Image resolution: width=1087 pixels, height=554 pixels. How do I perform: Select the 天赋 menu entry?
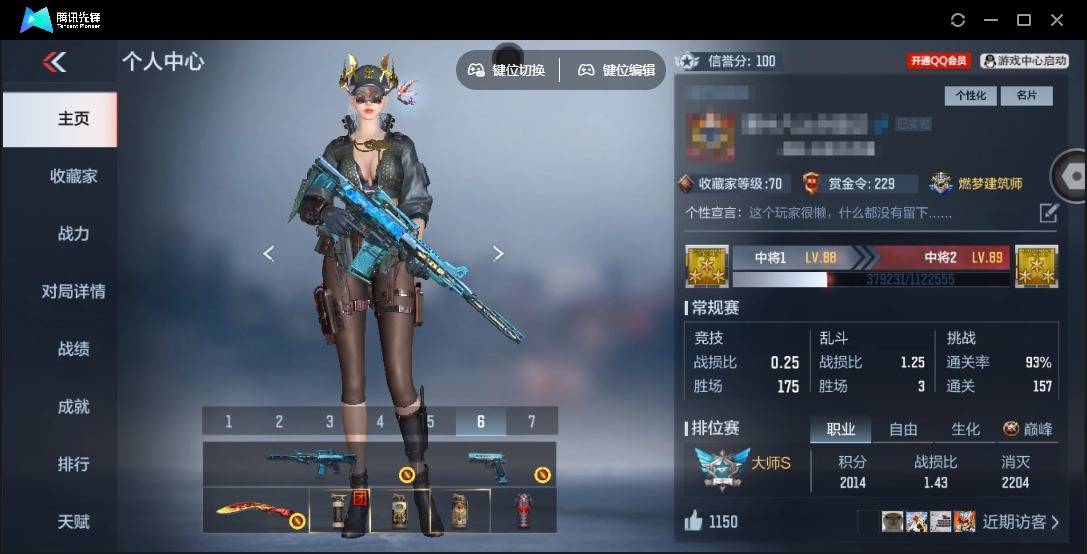pyautogui.click(x=74, y=522)
